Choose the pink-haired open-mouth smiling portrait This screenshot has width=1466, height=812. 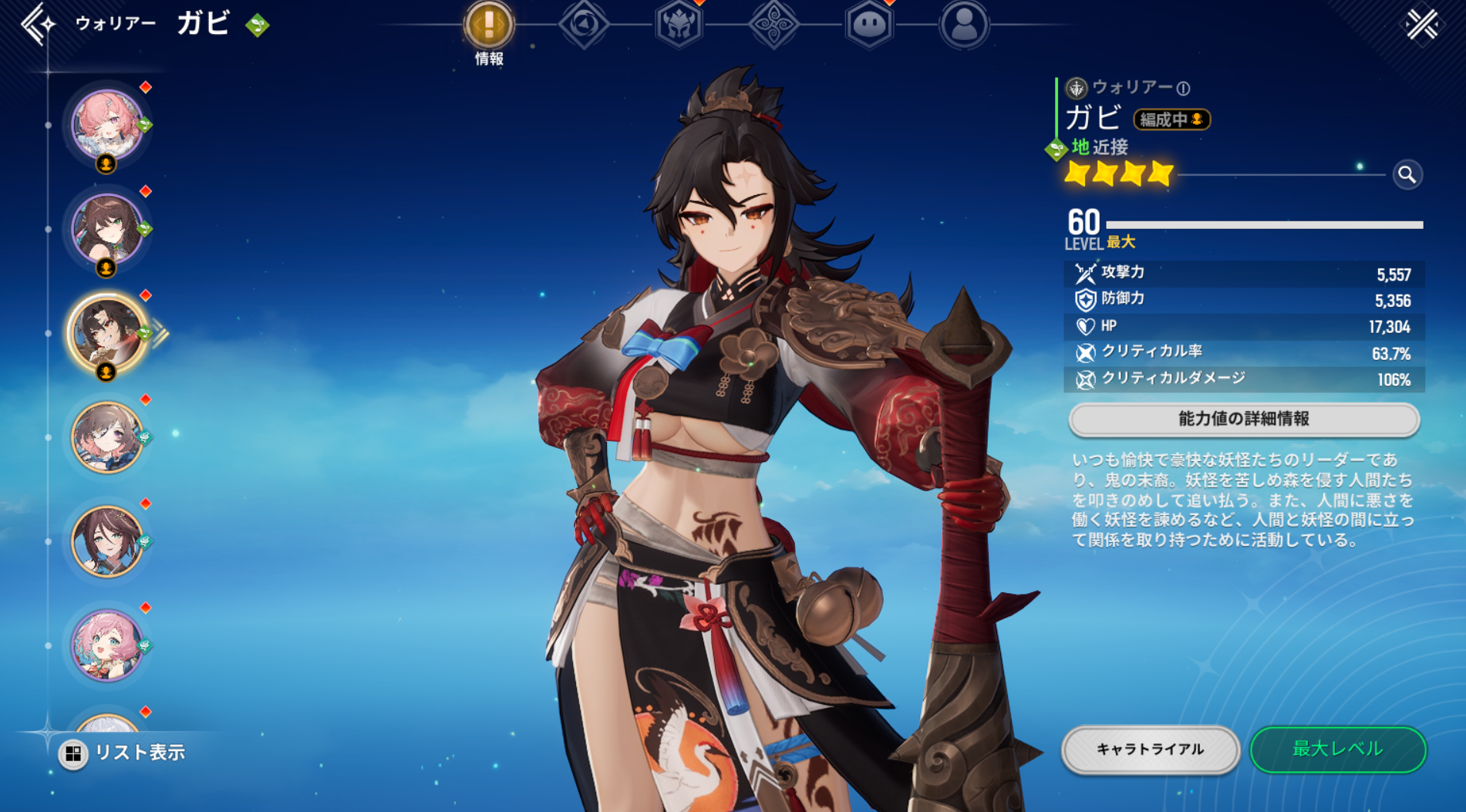coord(107,645)
